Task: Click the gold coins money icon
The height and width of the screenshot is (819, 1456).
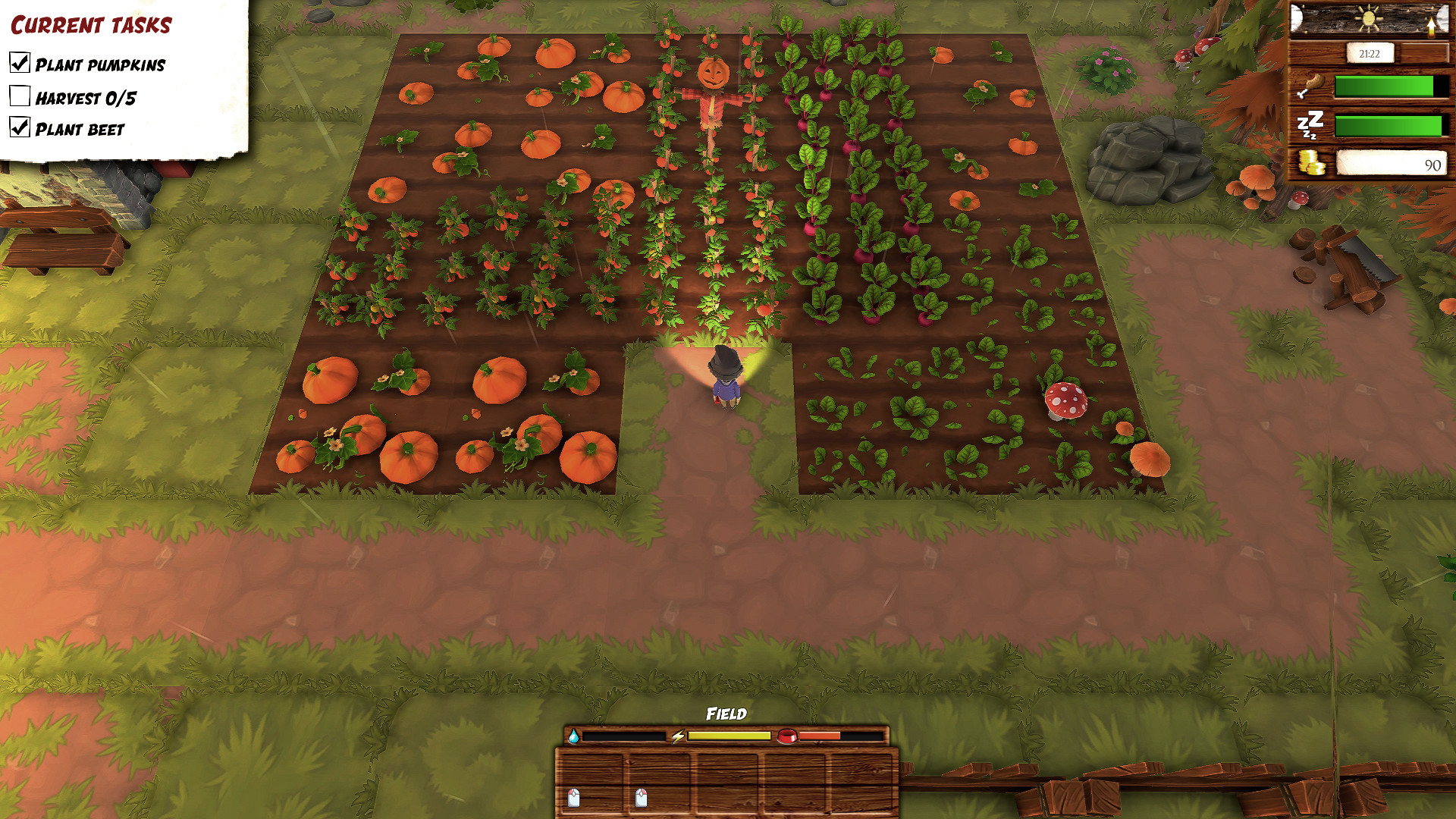Action: [1311, 162]
